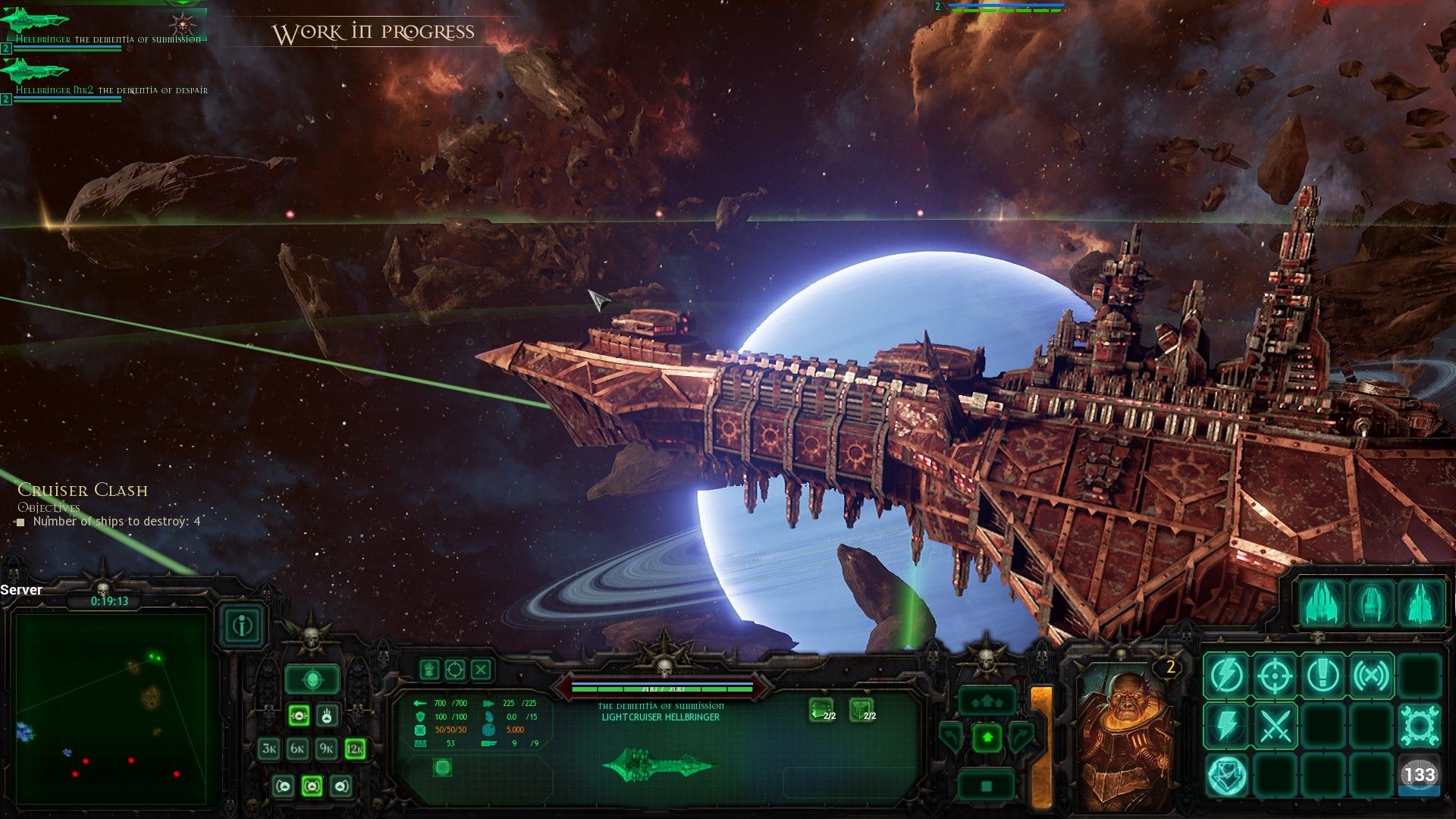This screenshot has height=819, width=1456.
Task: Click the gear and wrench repair icon
Action: tap(1420, 726)
